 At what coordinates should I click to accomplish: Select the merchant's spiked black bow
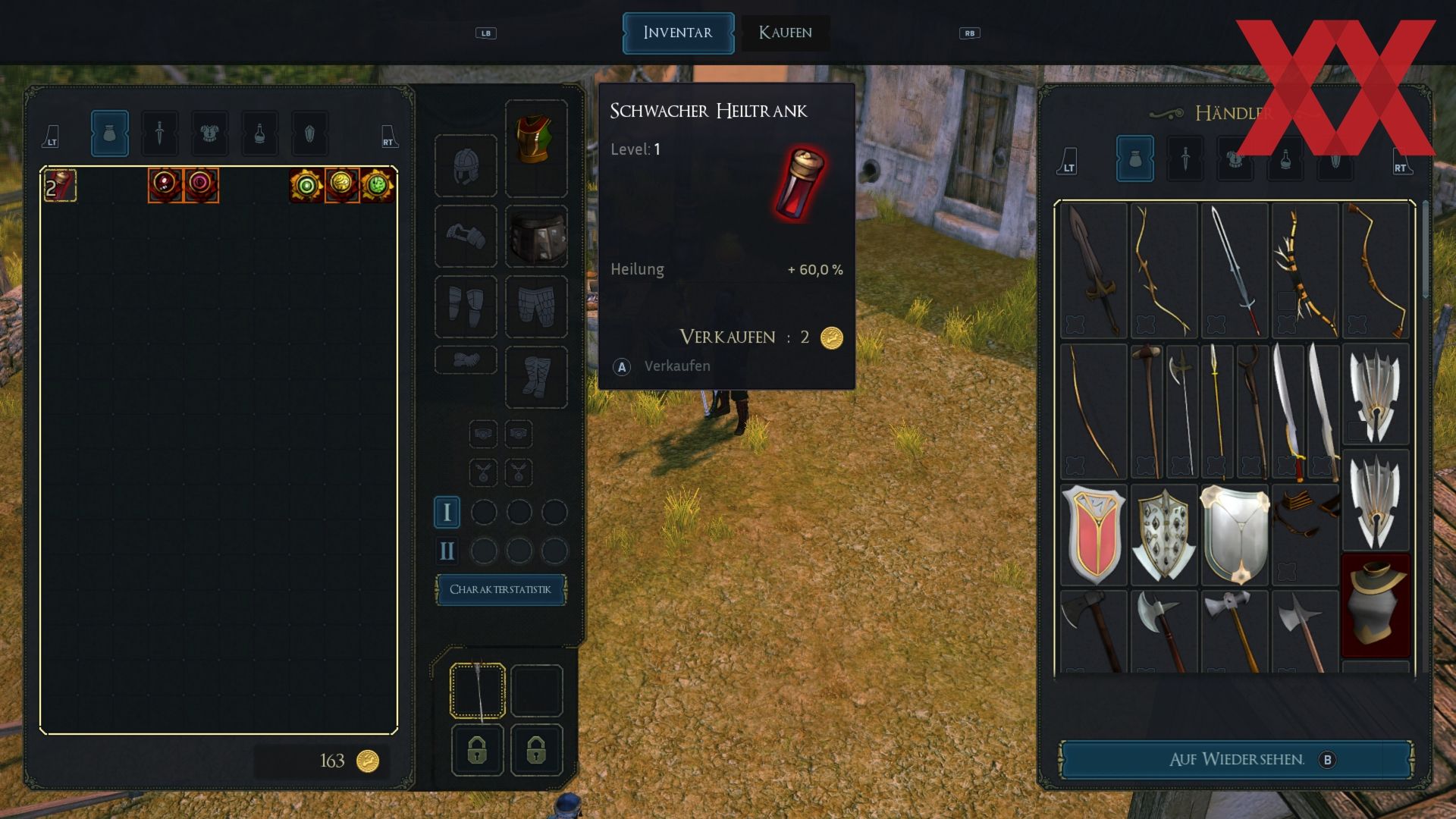(x=1304, y=271)
